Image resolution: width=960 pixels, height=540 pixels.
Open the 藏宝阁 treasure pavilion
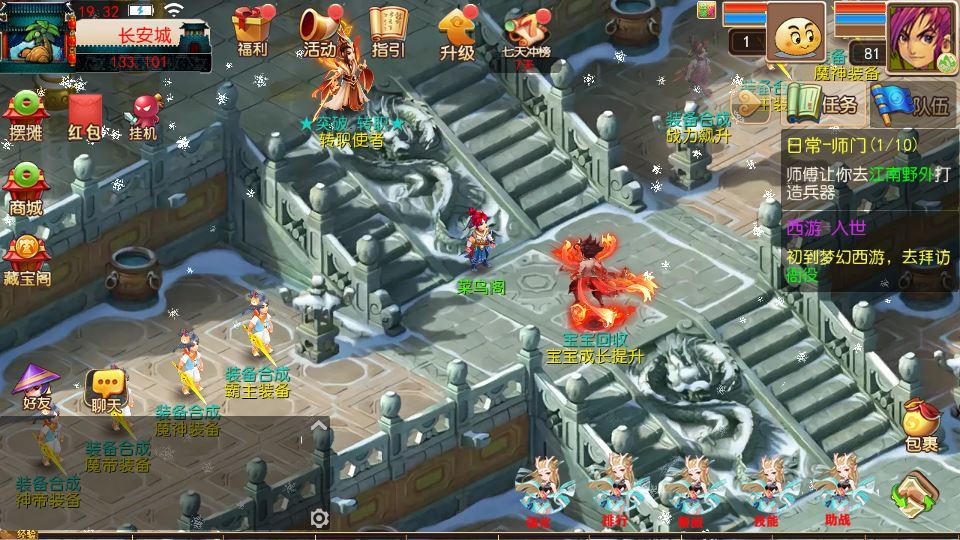point(28,258)
